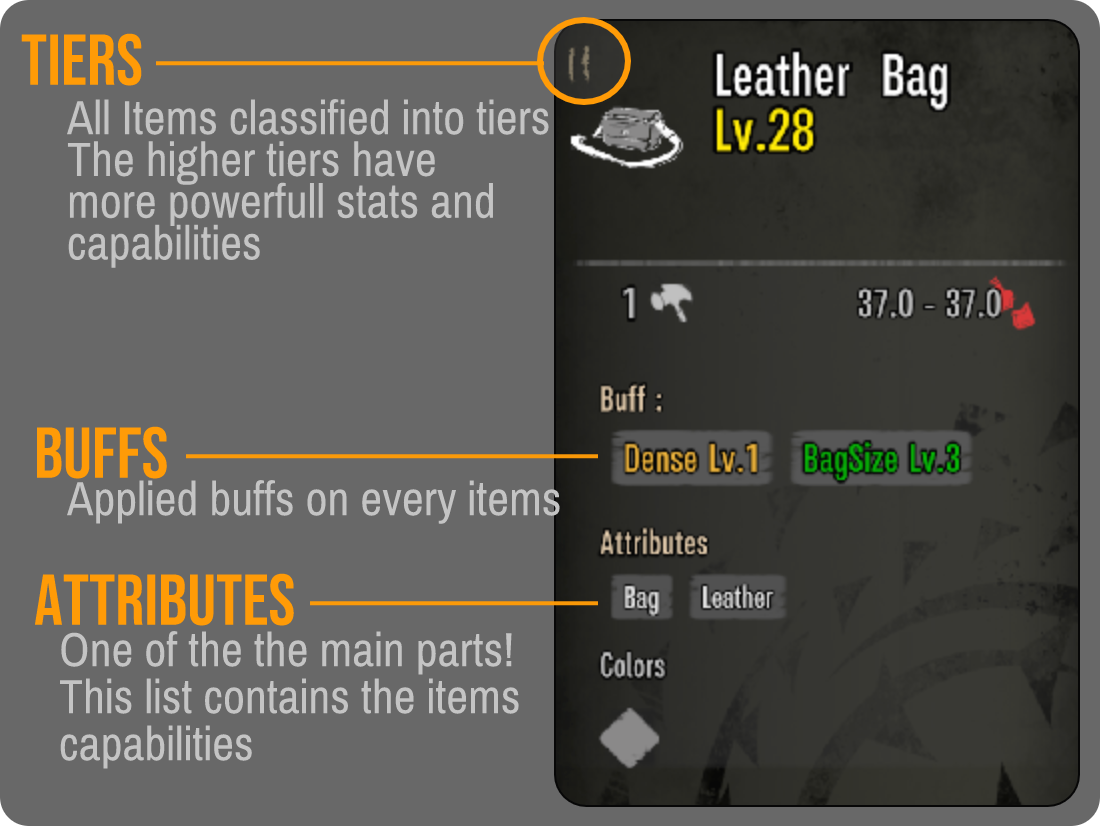Choose the Bag attribute tag
The width and height of the screenshot is (1100, 826).
click(640, 598)
